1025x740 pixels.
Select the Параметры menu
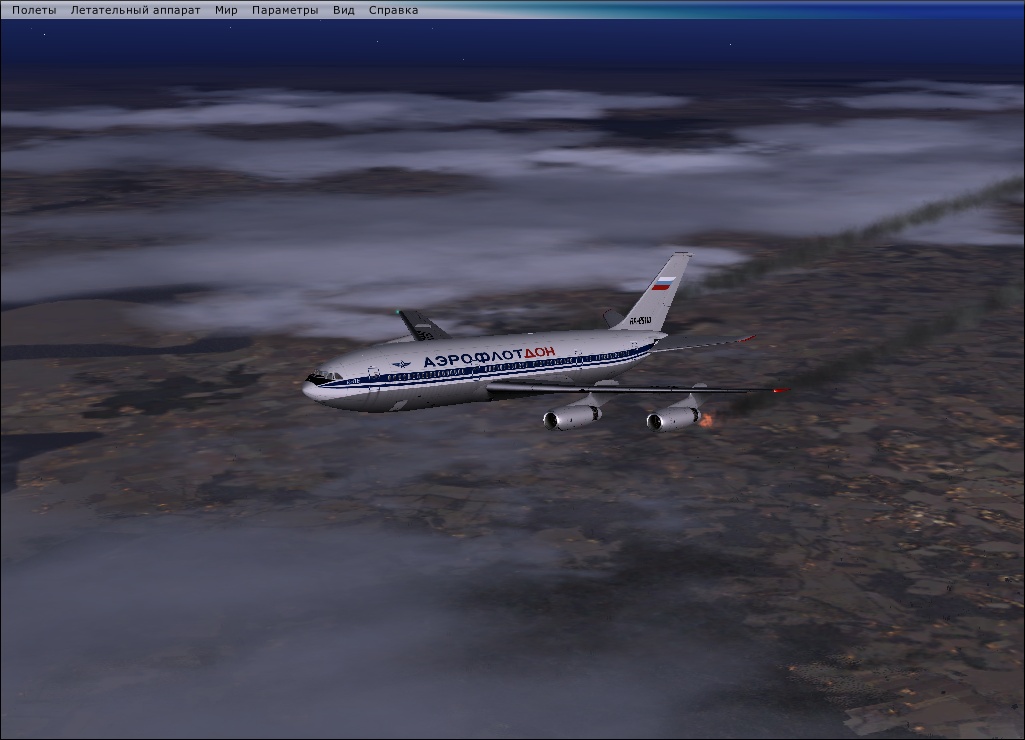[x=285, y=10]
